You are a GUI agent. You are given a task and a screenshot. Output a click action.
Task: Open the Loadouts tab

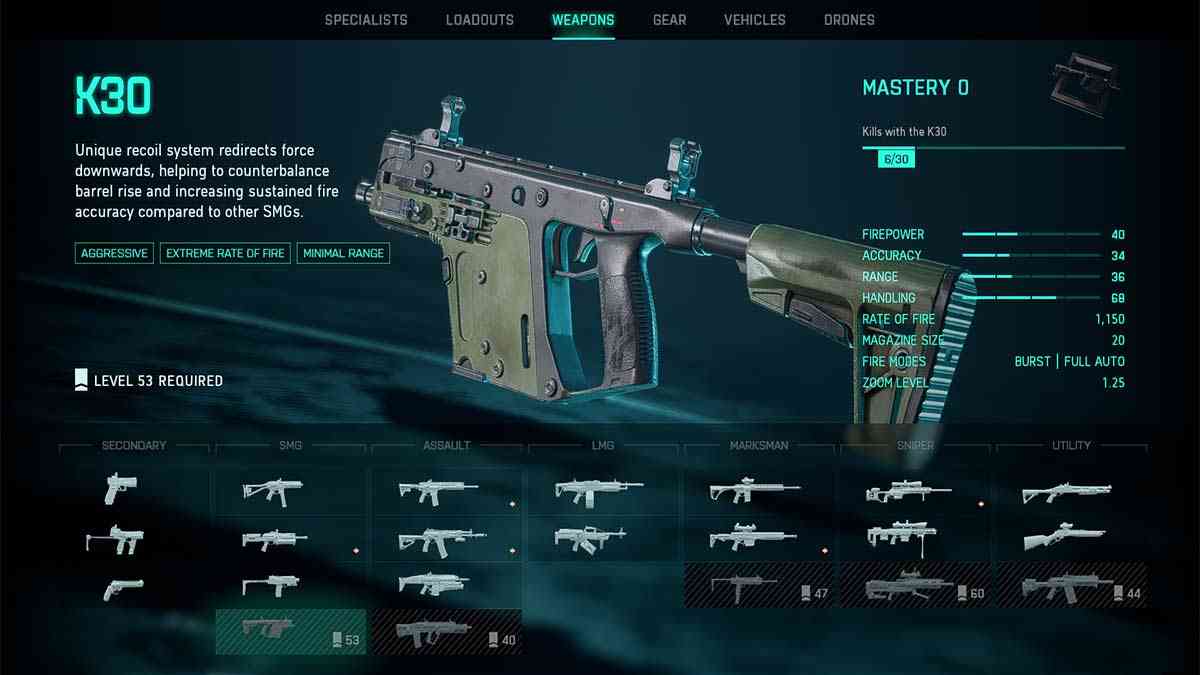click(x=479, y=20)
